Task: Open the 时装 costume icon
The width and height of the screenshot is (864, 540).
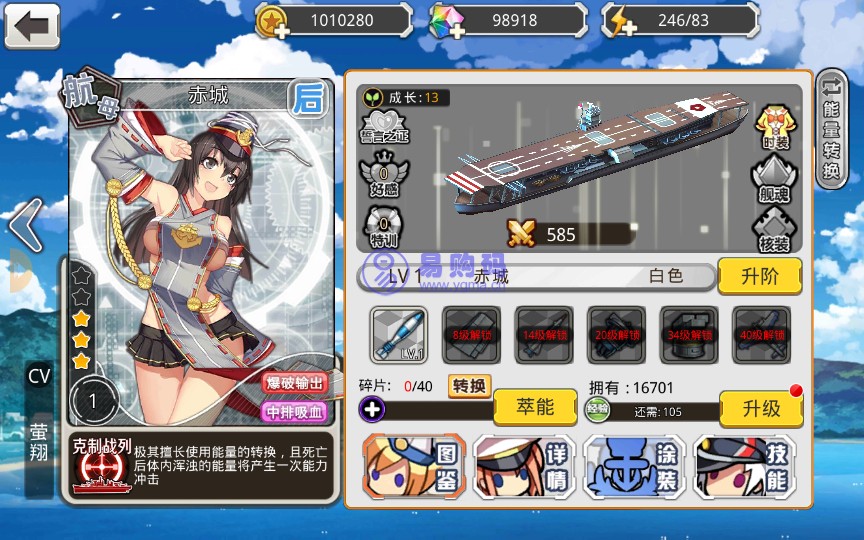Action: (x=775, y=126)
